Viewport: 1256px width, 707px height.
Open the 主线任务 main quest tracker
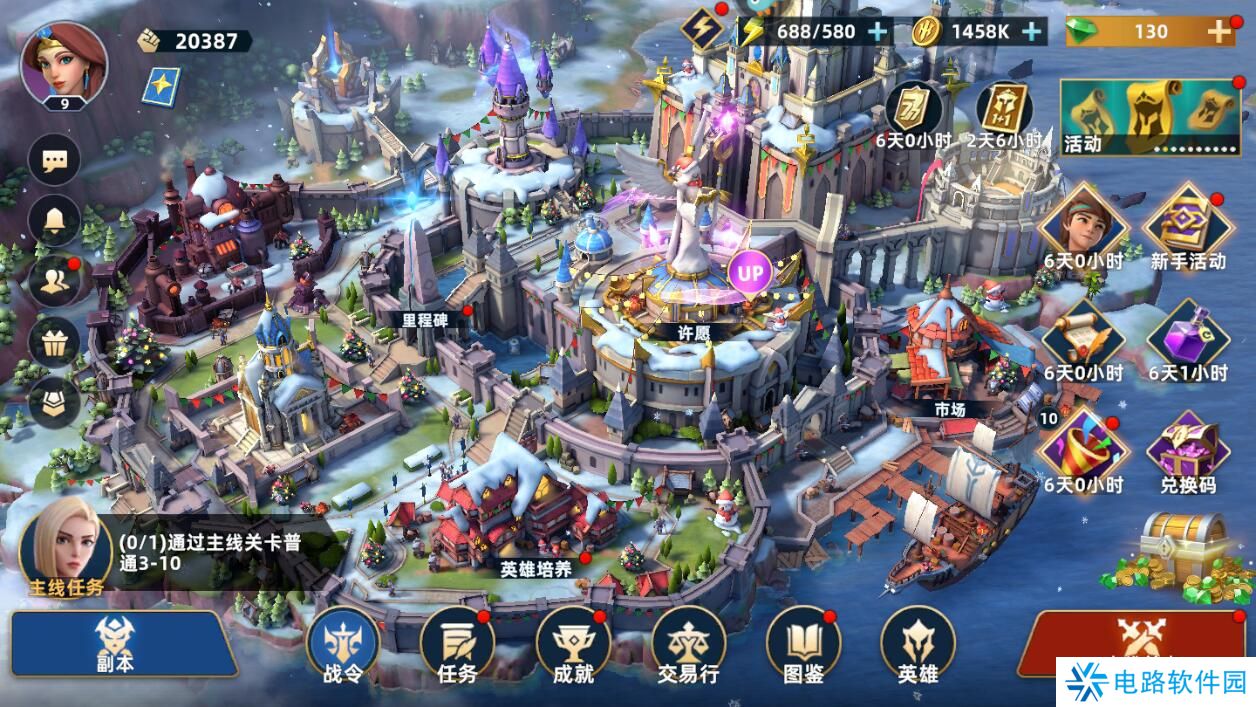click(65, 548)
